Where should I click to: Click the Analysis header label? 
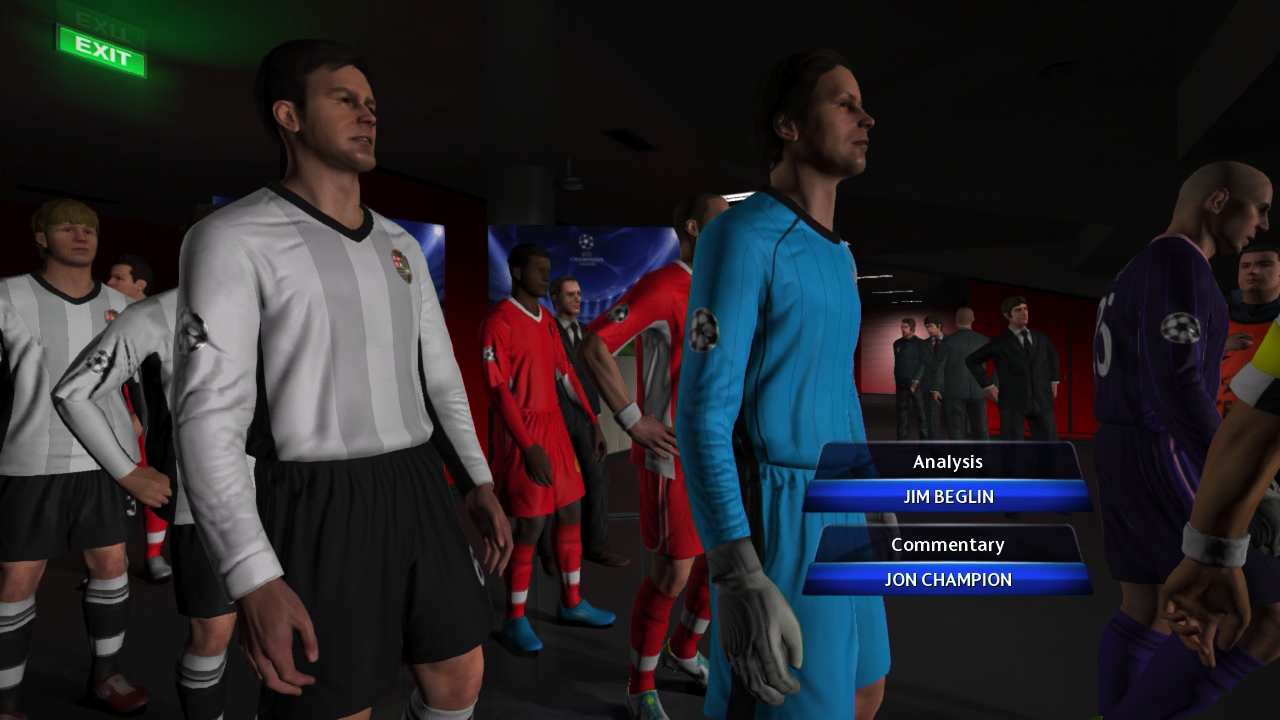click(x=948, y=461)
